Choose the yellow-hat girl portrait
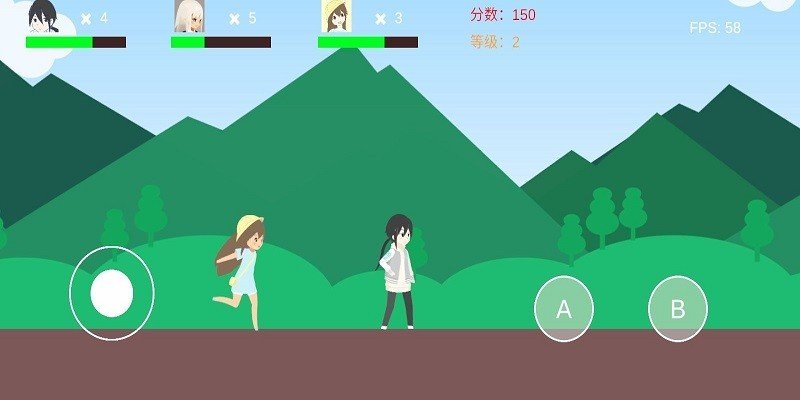The image size is (800, 400). 335,17
